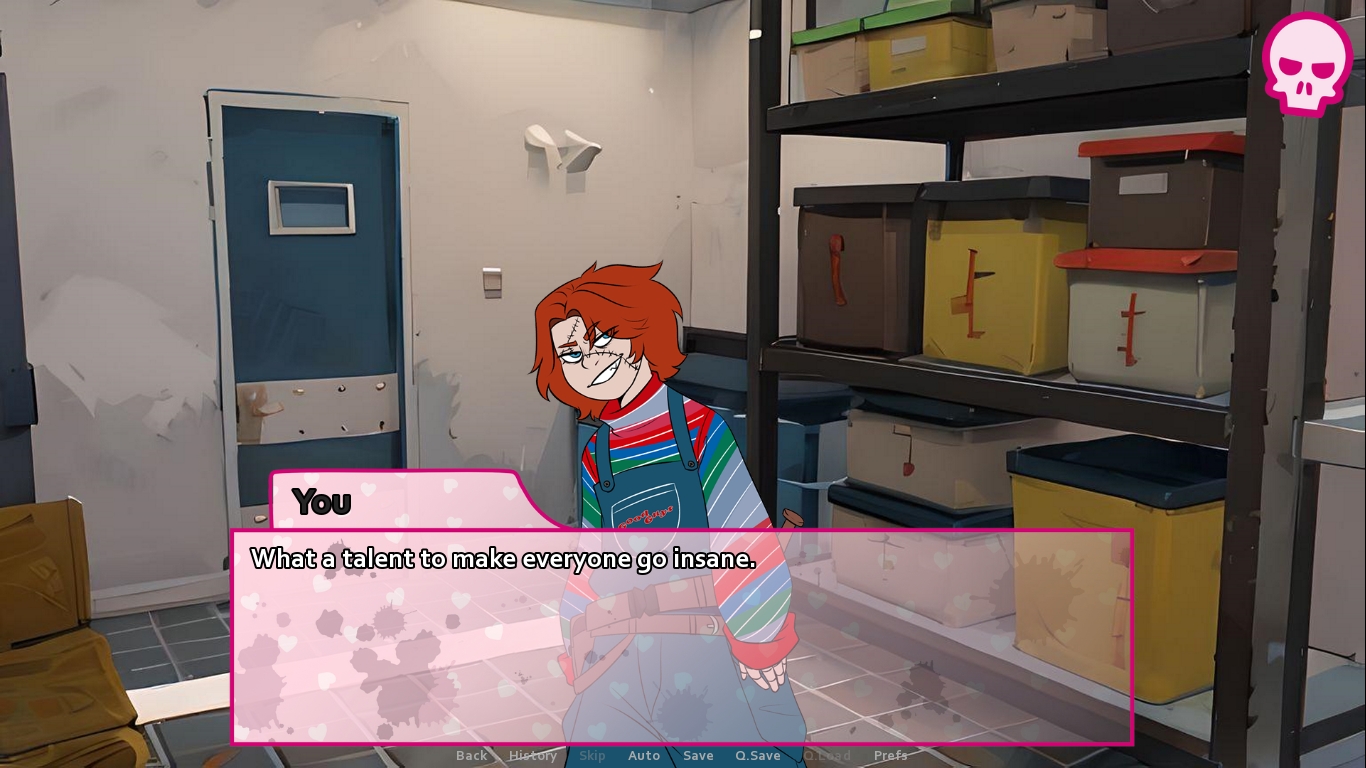Enable Auto-advance for dialogue
1366x768 pixels.
point(644,756)
